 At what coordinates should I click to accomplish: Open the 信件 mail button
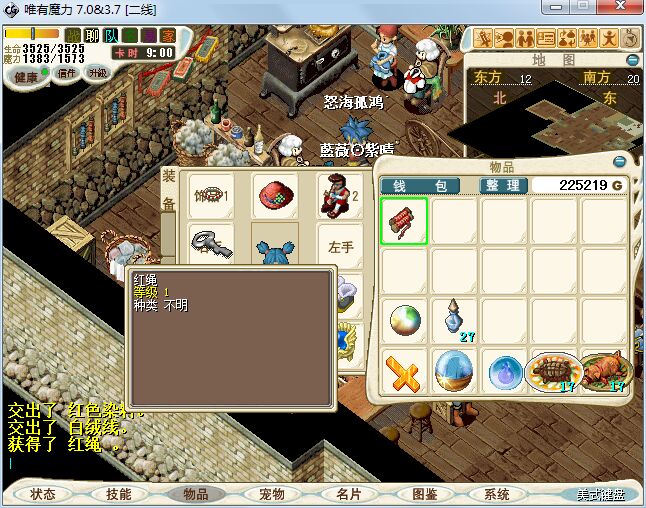(67, 73)
